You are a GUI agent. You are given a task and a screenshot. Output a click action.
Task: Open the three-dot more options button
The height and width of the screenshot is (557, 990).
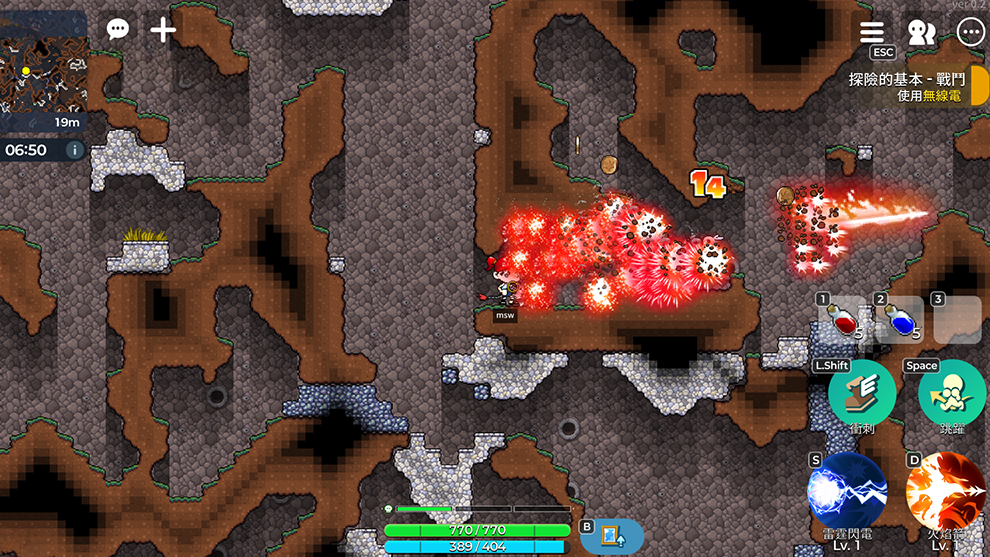tap(970, 33)
